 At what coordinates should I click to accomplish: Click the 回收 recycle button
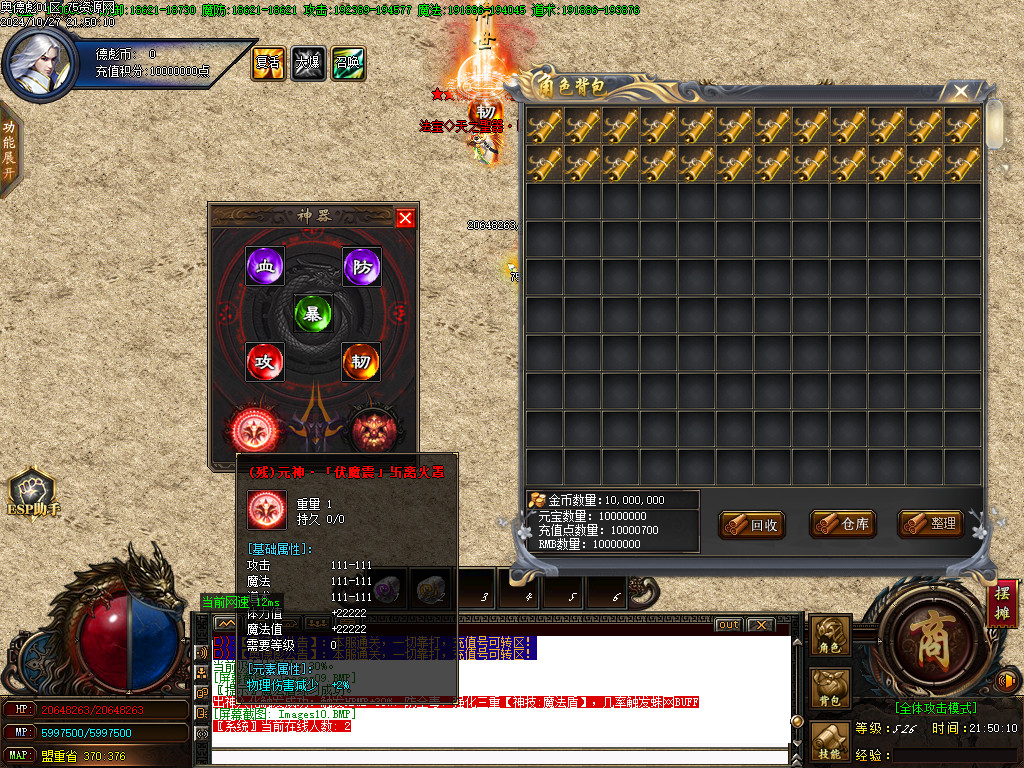tap(752, 524)
